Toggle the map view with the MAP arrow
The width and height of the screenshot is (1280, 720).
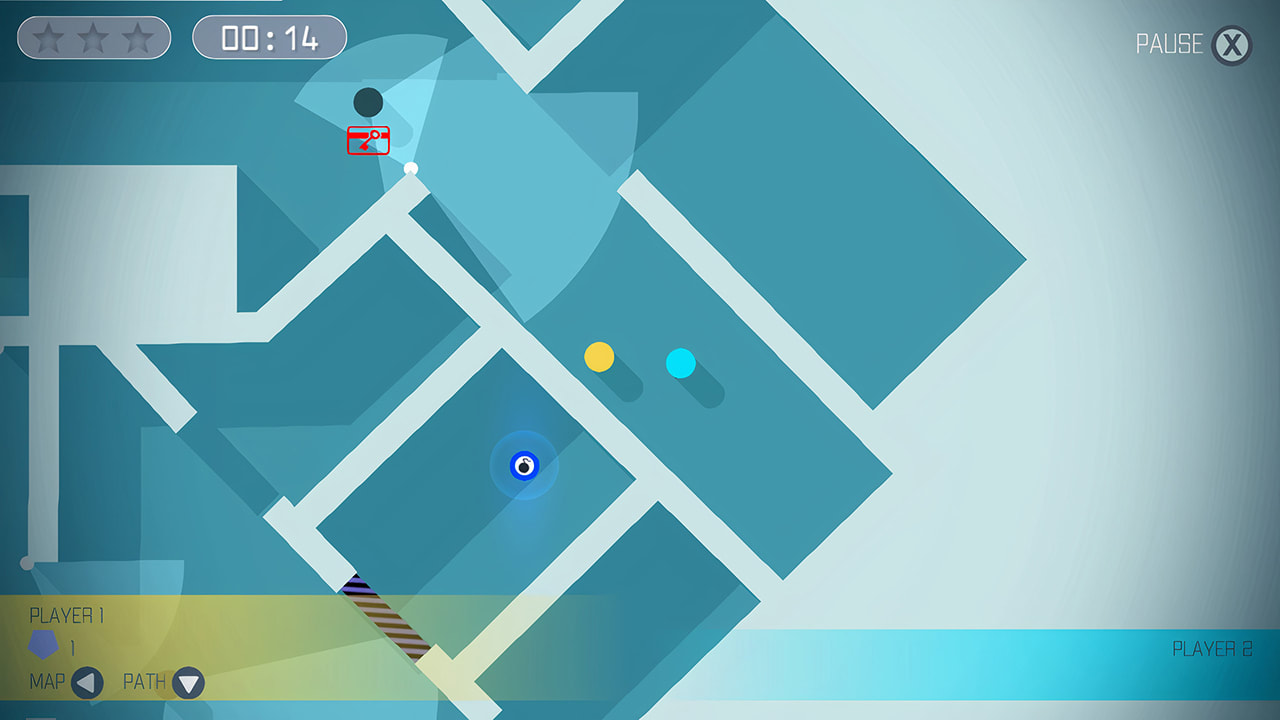pos(88,684)
